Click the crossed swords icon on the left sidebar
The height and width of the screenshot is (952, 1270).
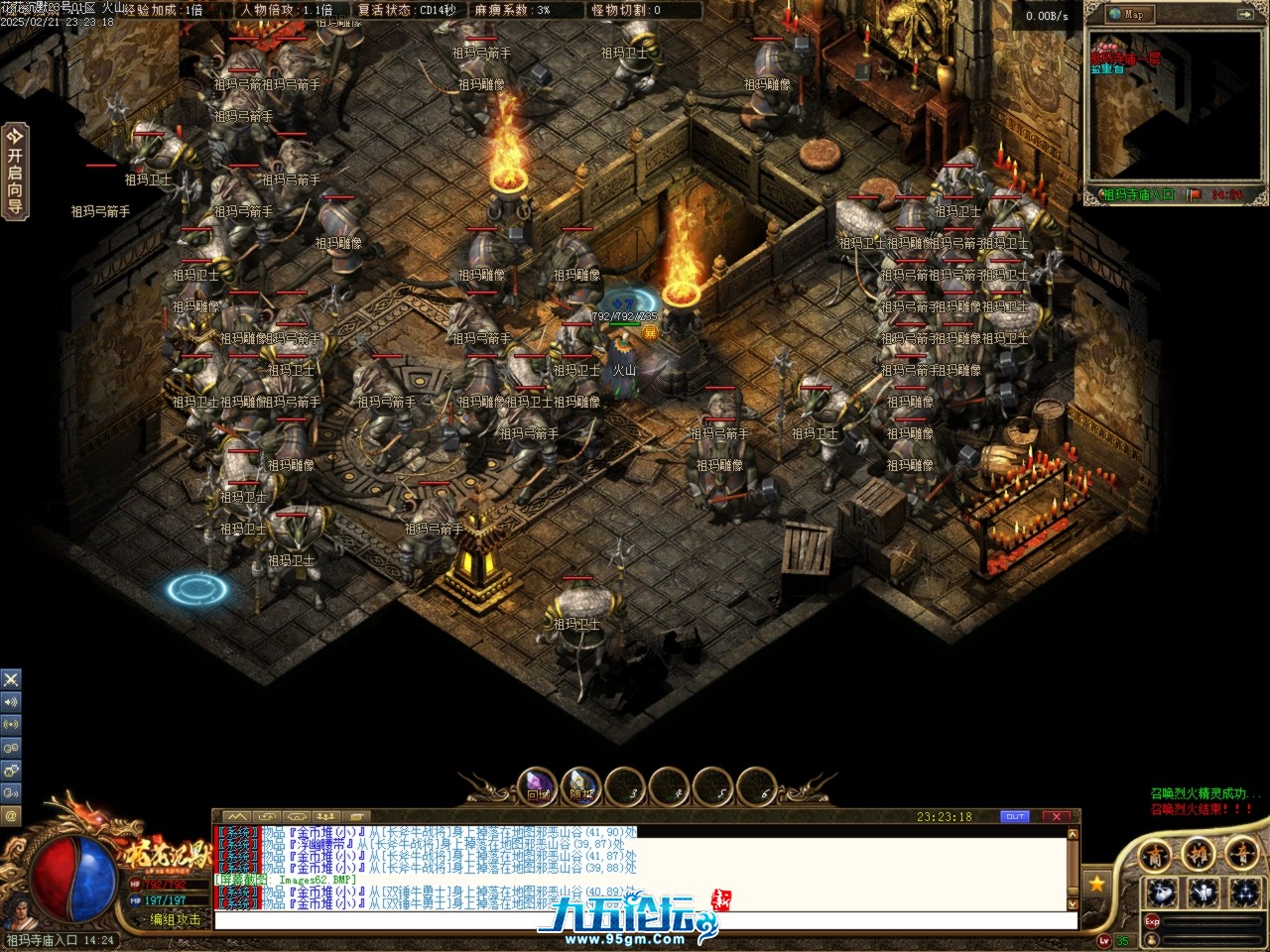click(11, 679)
